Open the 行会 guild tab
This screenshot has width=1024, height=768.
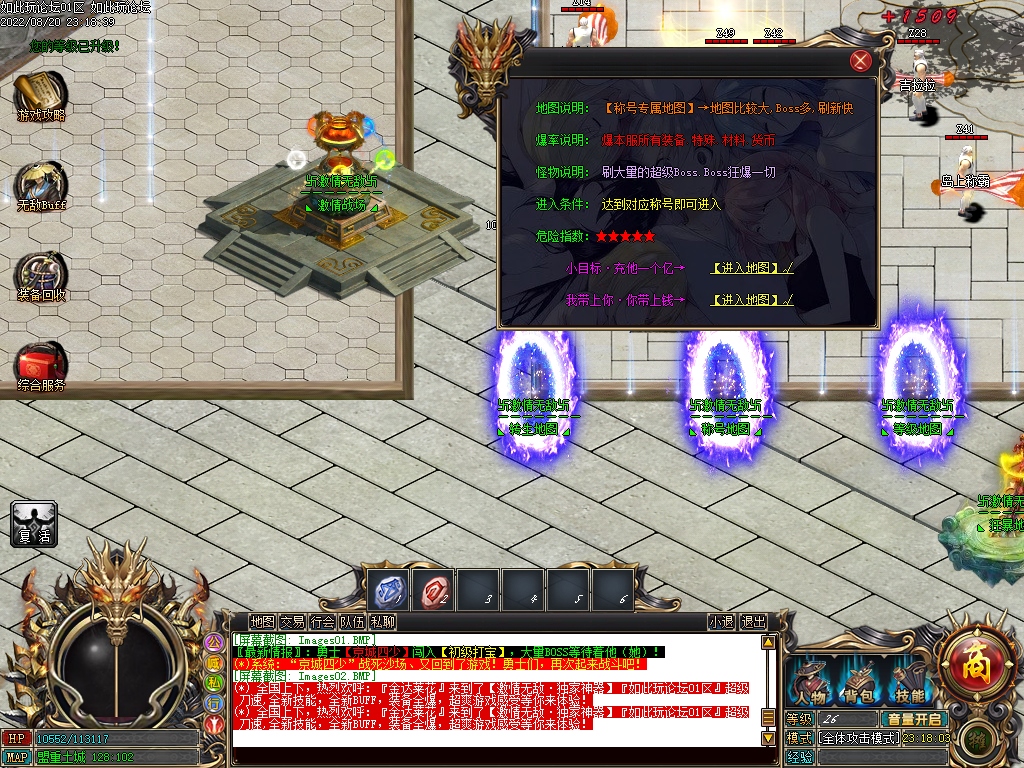coord(322,622)
